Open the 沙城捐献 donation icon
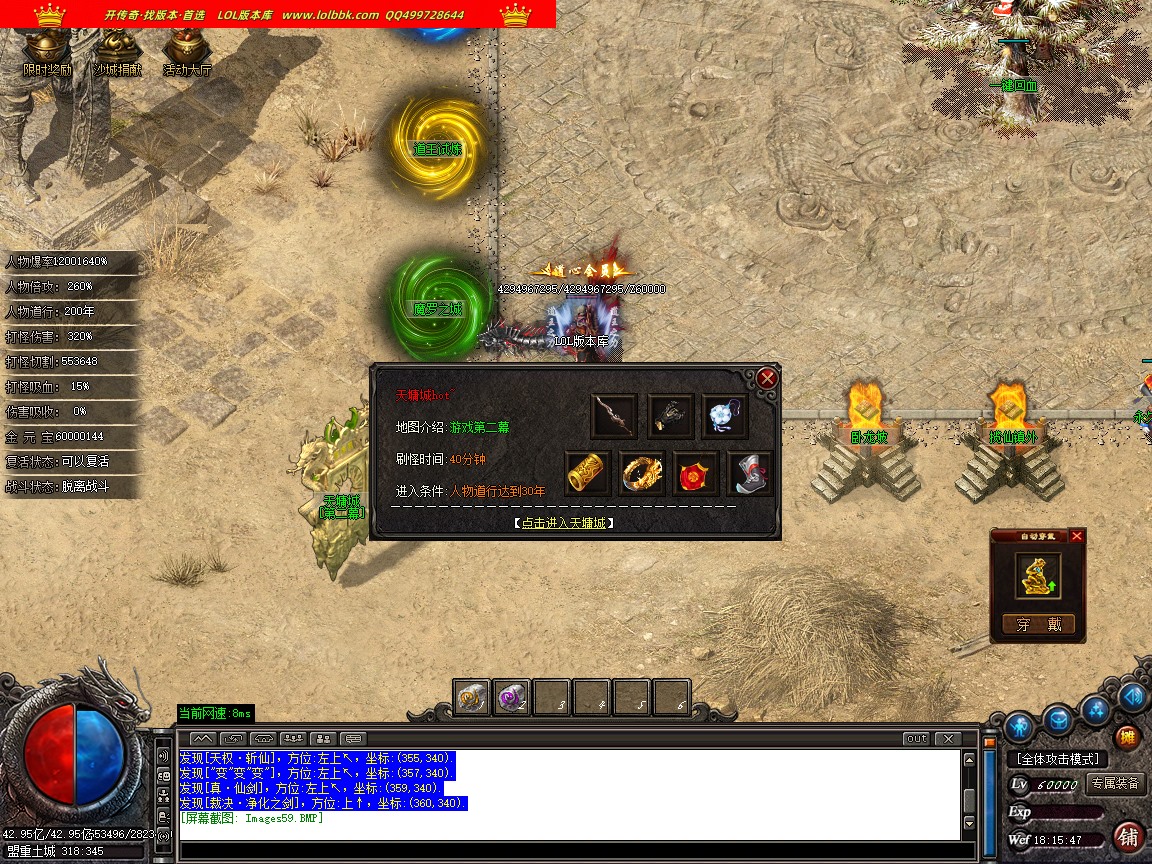Image resolution: width=1152 pixels, height=864 pixels. tap(117, 48)
